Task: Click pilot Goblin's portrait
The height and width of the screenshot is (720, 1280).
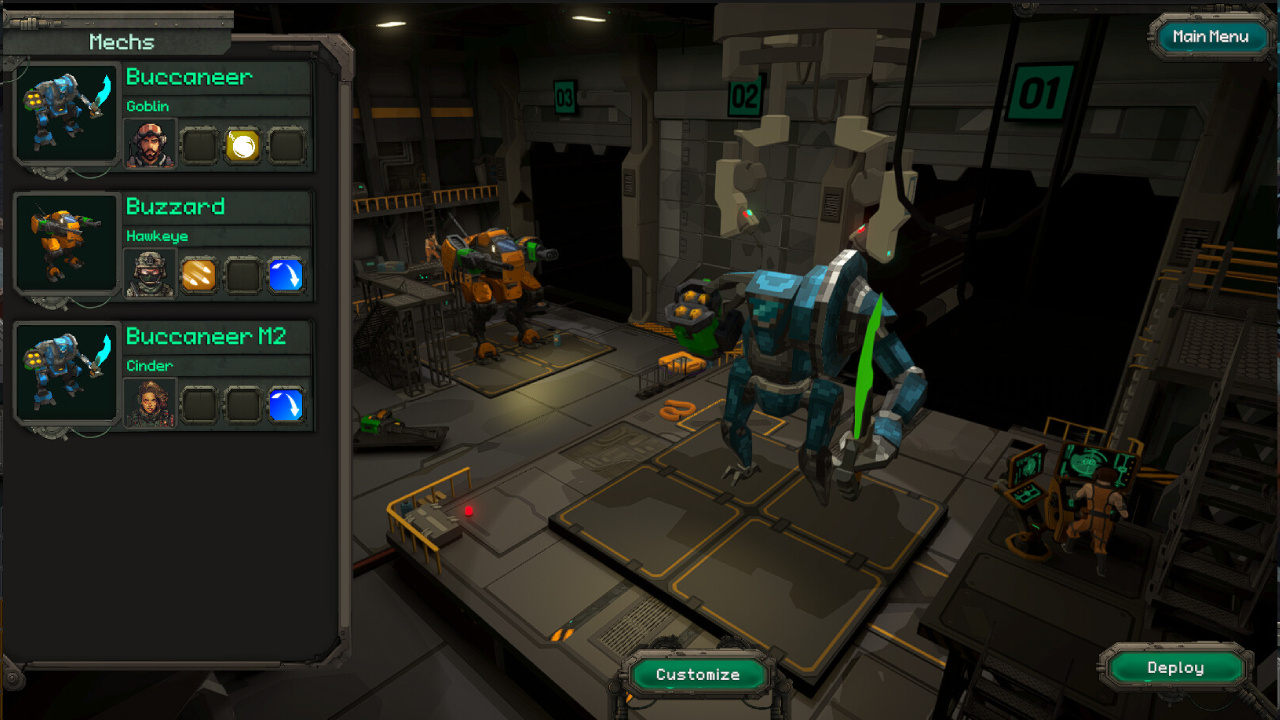Action: tap(150, 145)
